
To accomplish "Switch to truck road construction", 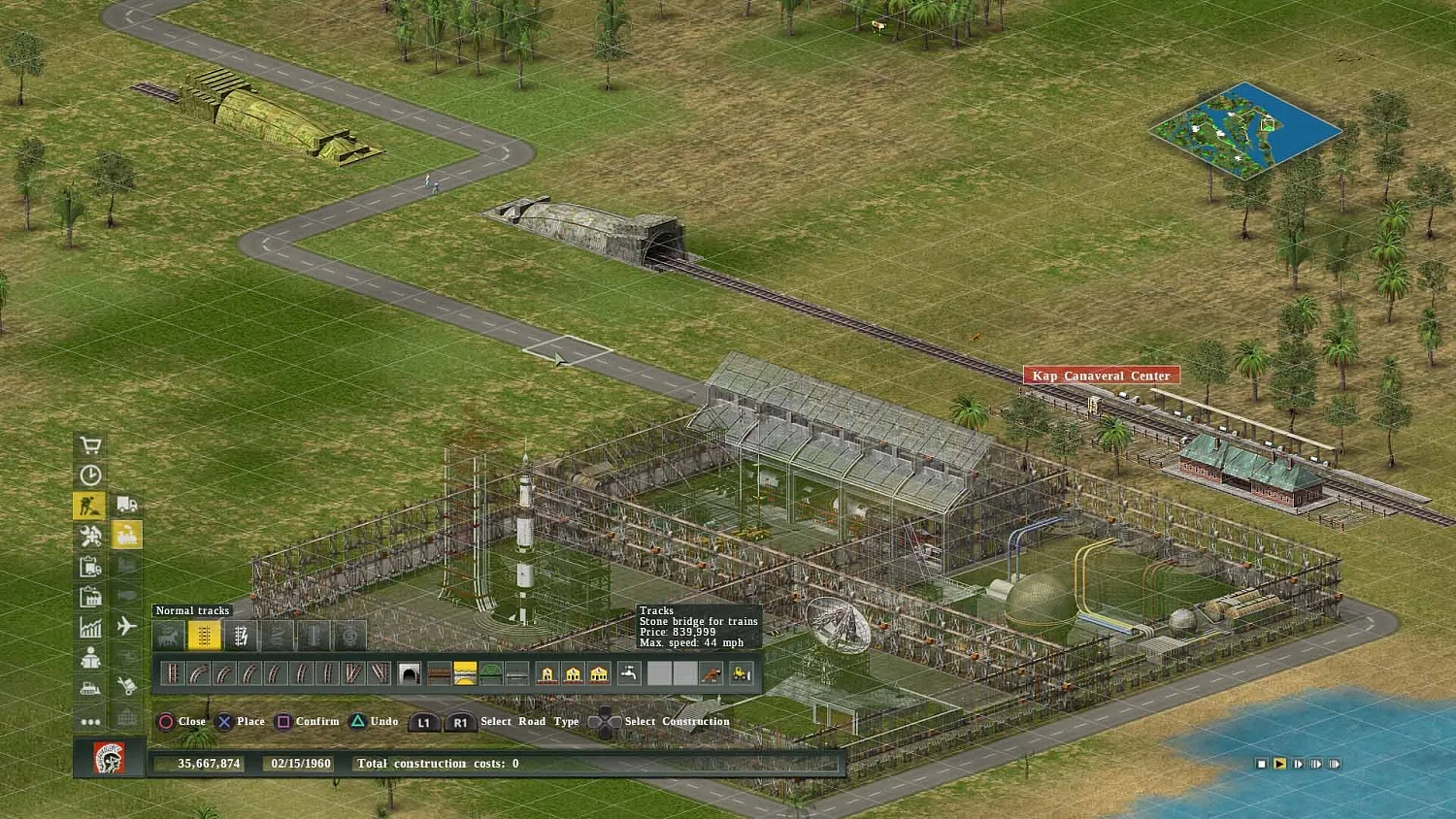I will [x=126, y=505].
